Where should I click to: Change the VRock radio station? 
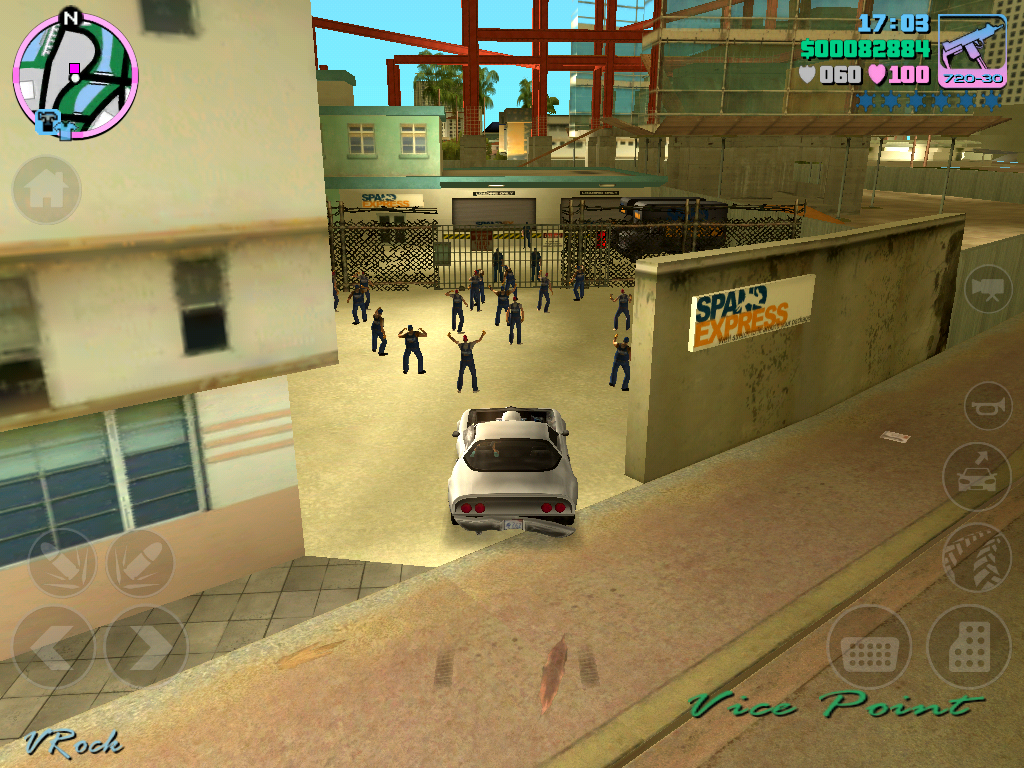click(x=74, y=744)
